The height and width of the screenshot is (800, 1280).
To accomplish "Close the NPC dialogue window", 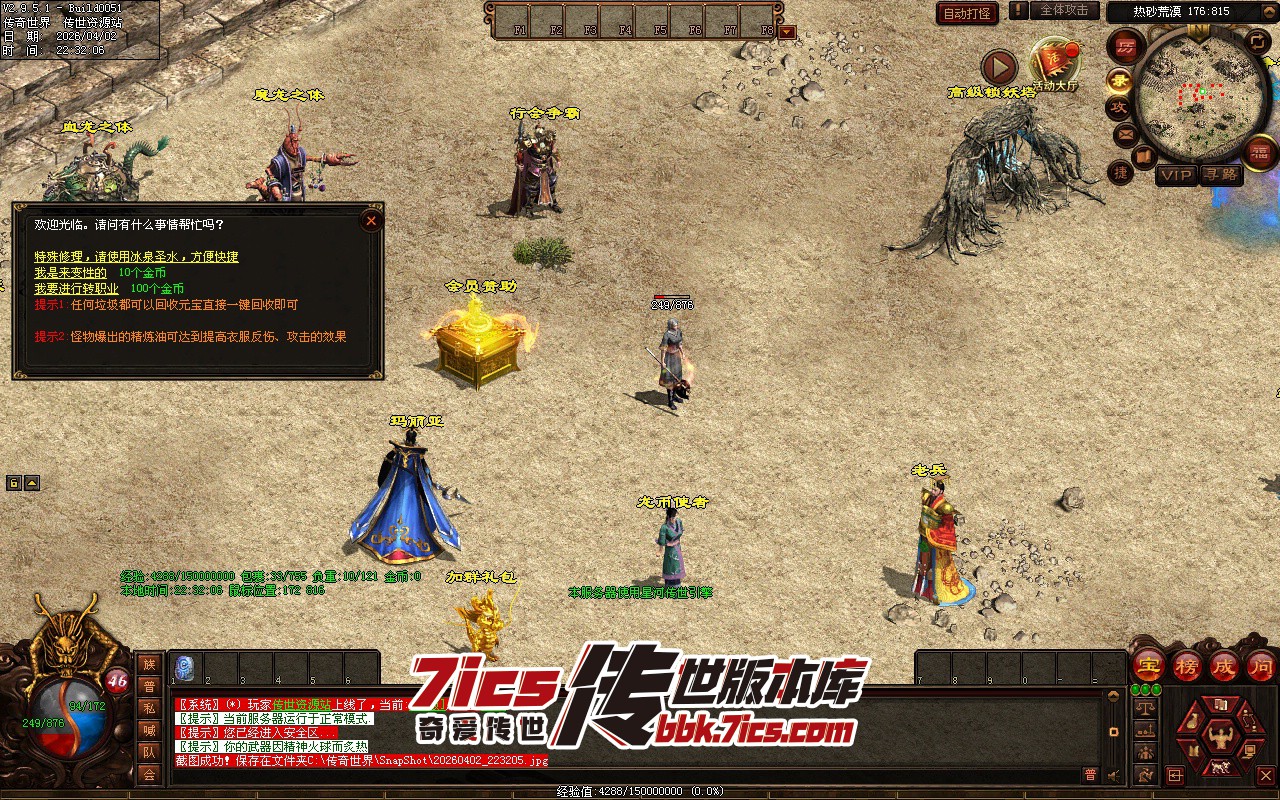I will 371,220.
